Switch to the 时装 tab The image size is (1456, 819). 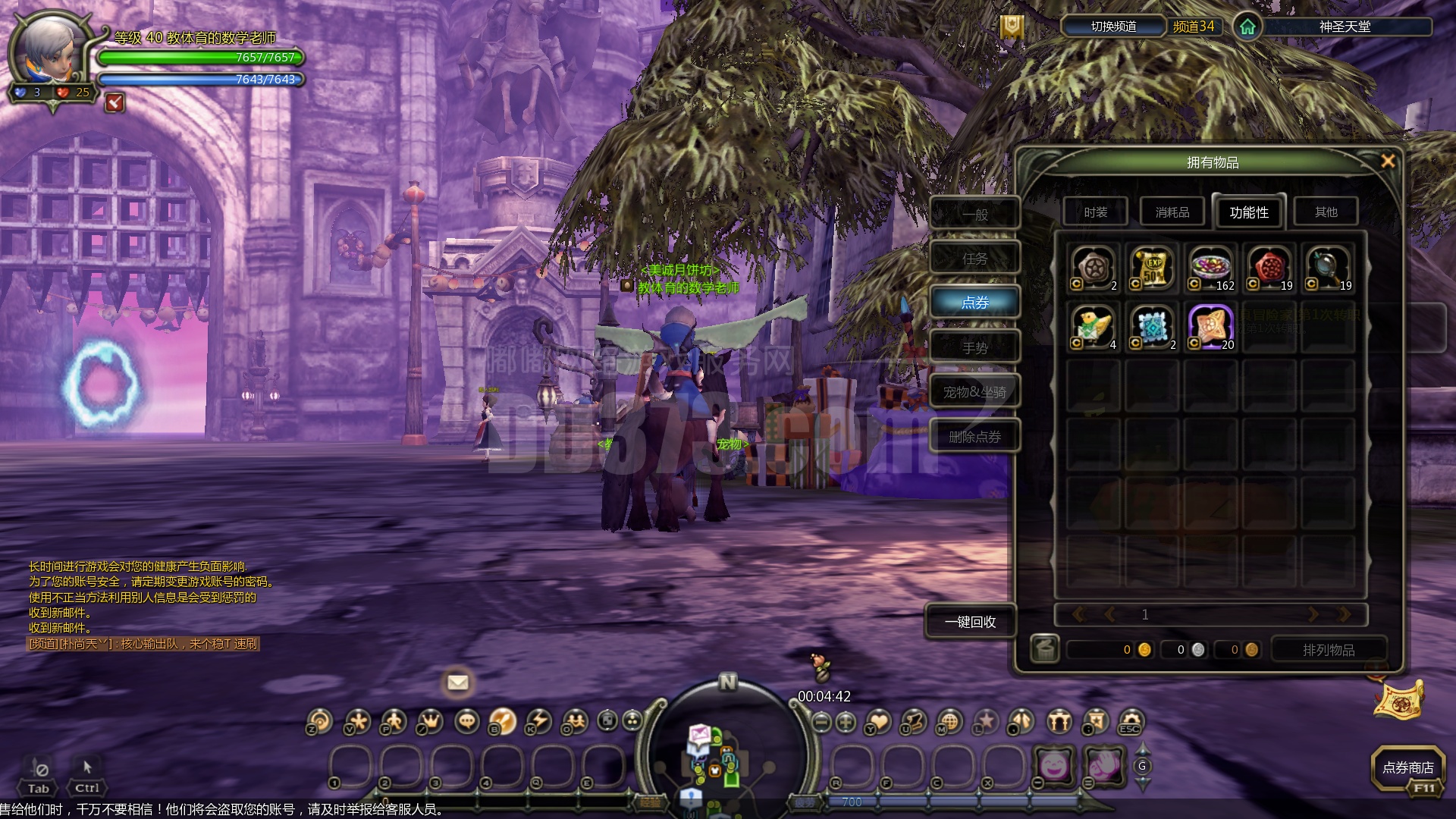pos(1095,212)
